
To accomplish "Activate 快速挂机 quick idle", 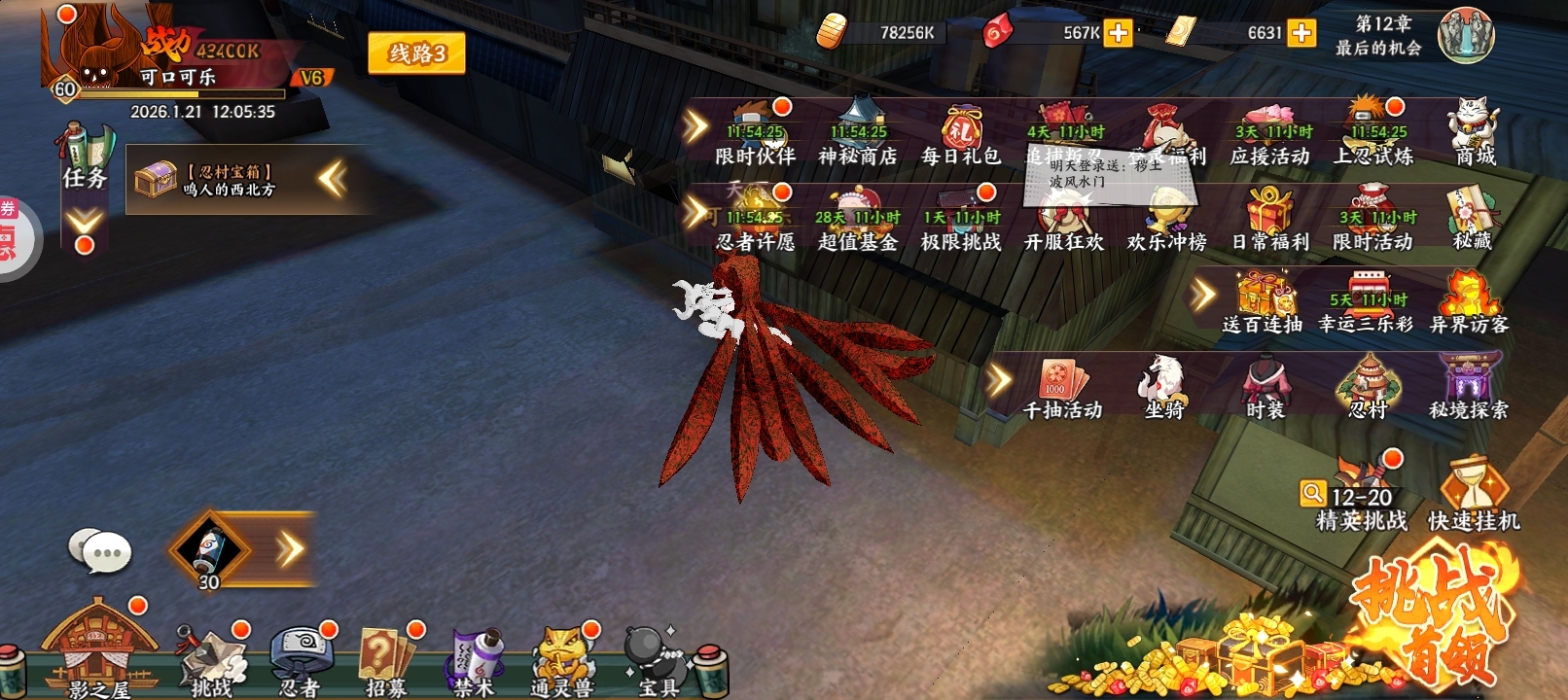I will (x=1473, y=494).
